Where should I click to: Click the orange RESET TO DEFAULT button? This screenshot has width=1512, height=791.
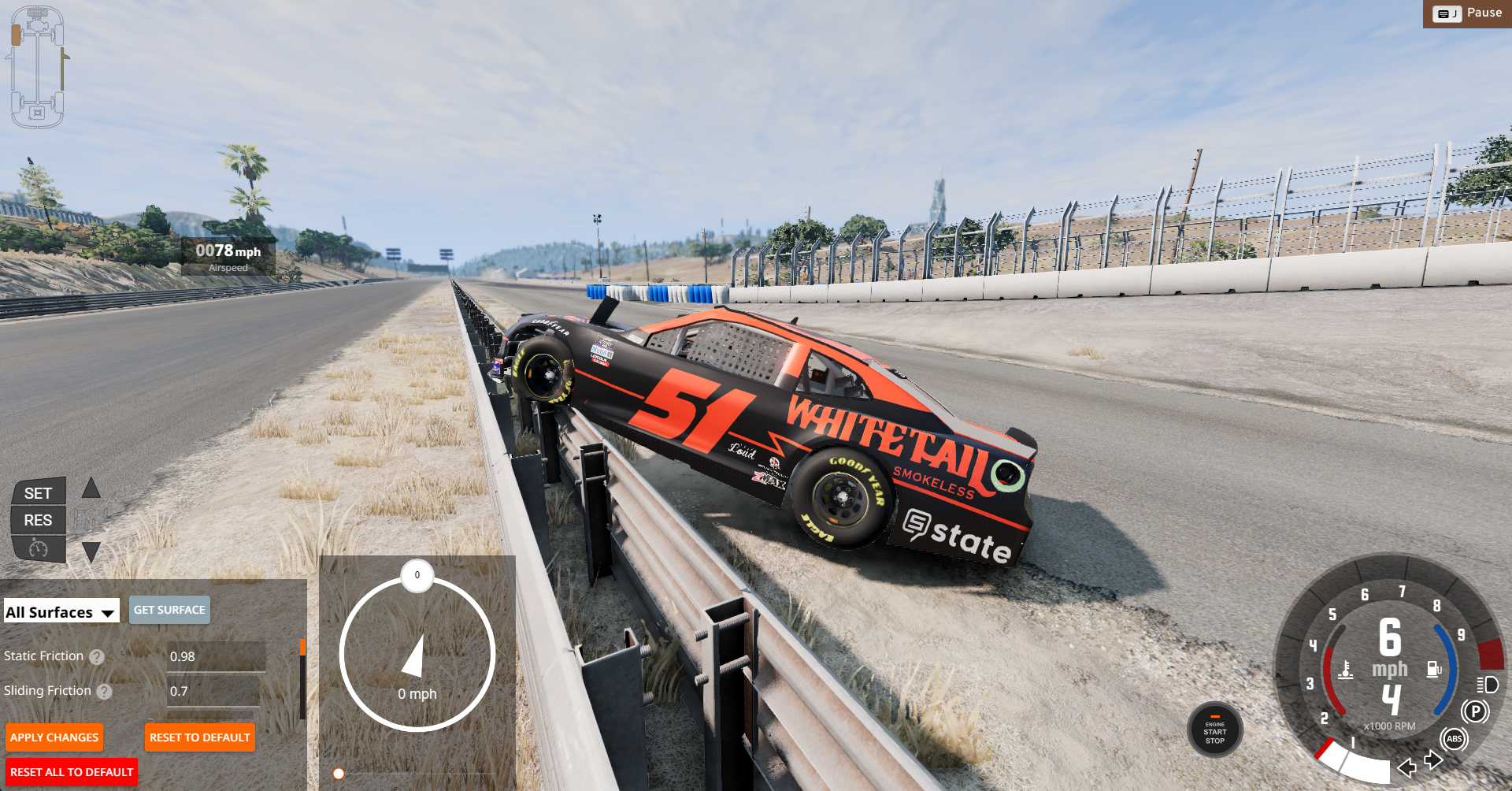tap(200, 737)
